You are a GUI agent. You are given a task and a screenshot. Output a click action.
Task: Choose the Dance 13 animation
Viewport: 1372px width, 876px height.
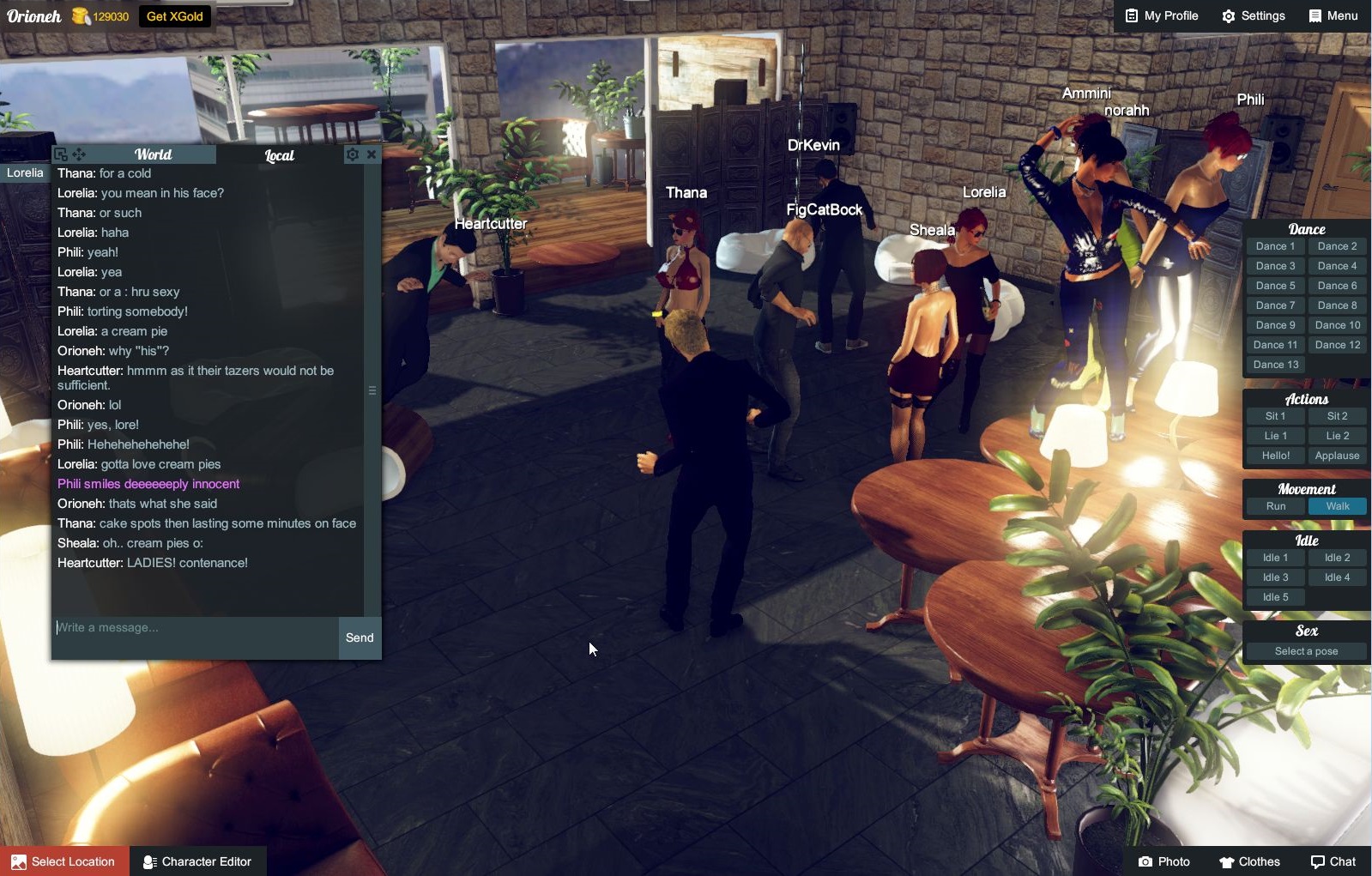(x=1276, y=365)
